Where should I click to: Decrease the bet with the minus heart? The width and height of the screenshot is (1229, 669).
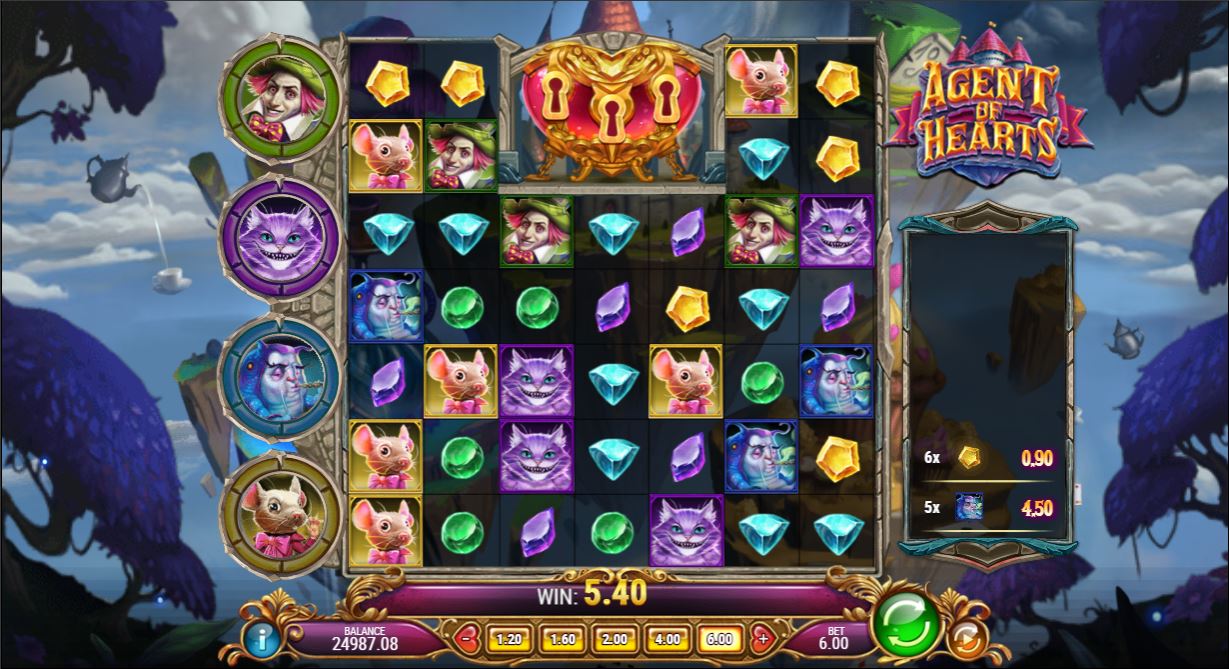click(467, 637)
